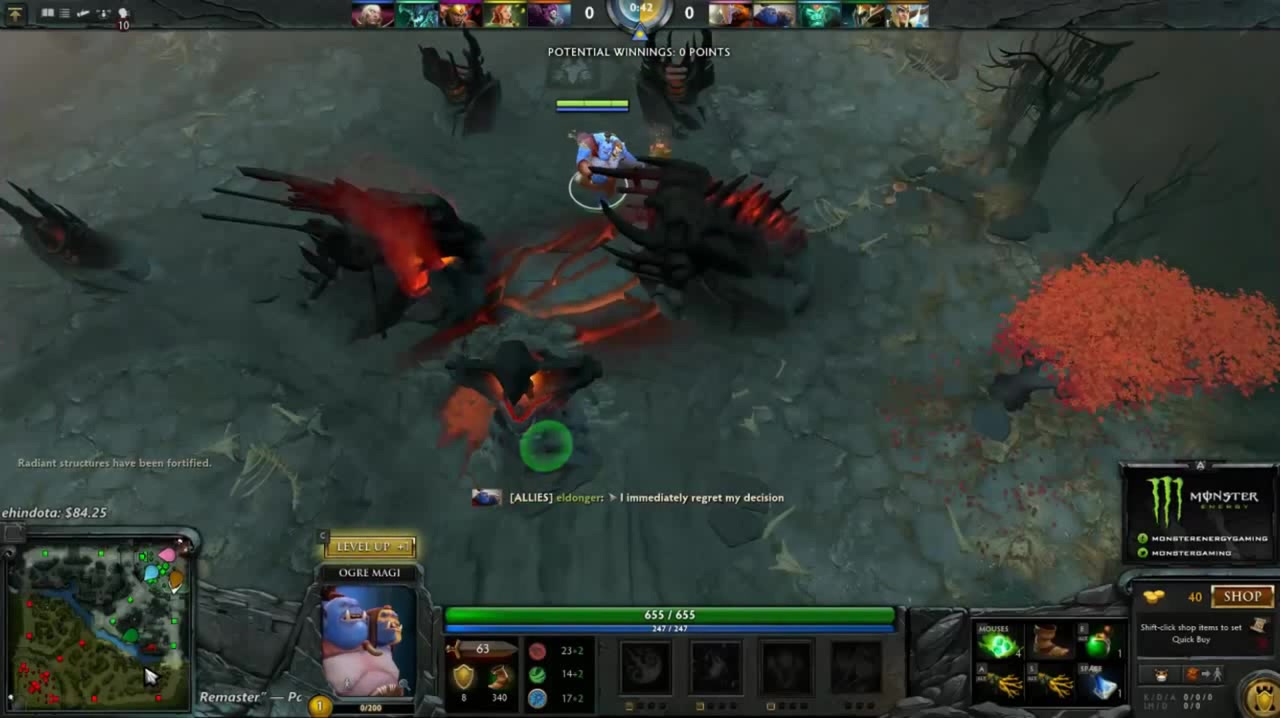1280x718 pixels.
Task: Click the Level Up button
Action: 369,547
